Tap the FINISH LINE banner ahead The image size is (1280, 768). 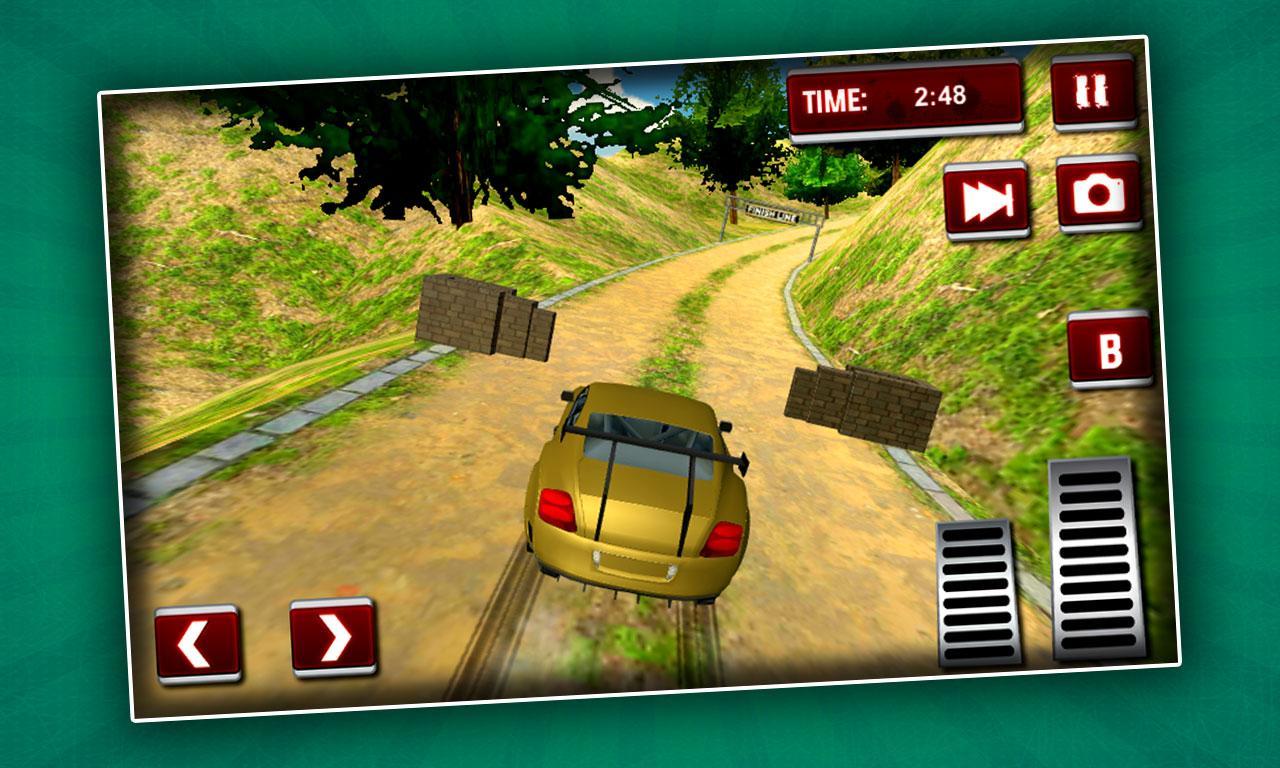pos(770,210)
